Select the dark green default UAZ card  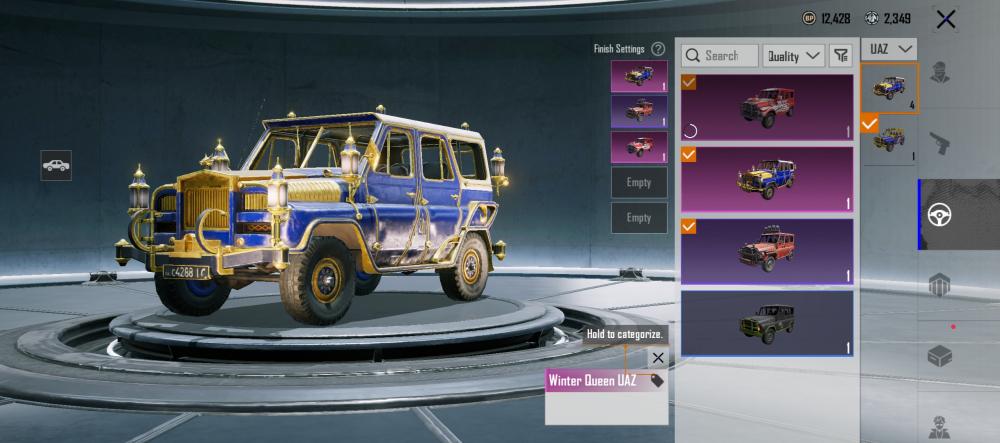tap(767, 322)
